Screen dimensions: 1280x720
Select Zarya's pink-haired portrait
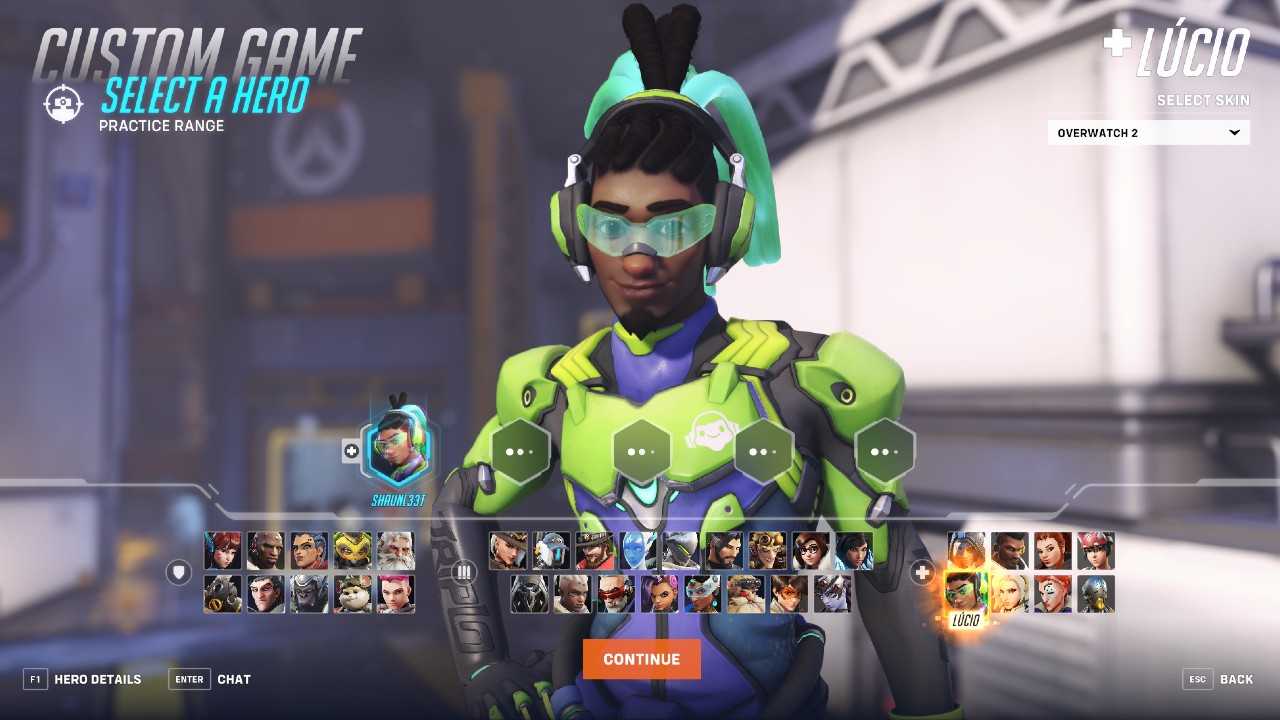point(395,594)
